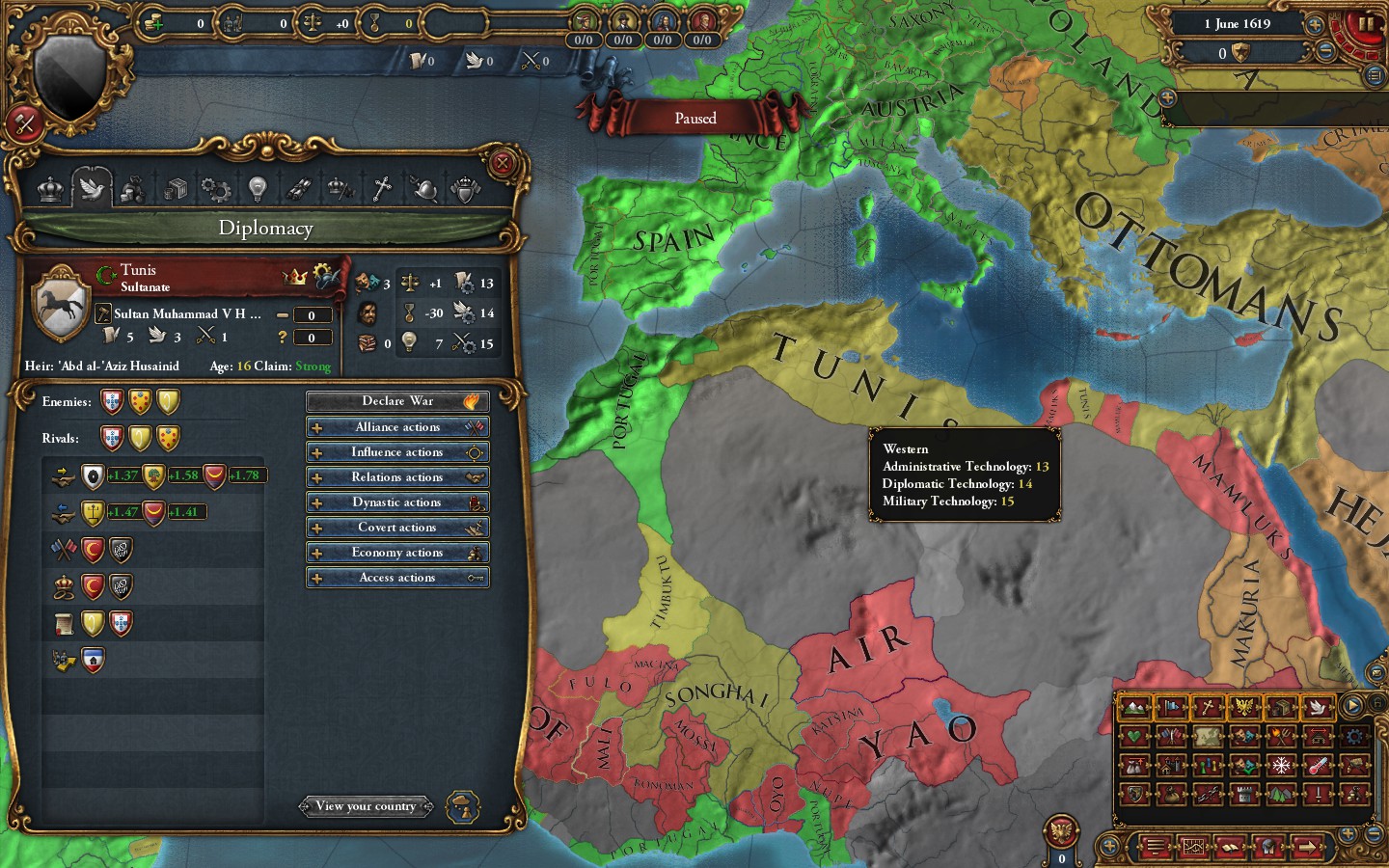Open the Religion tab with cross icon
This screenshot has height=868, width=1389.
click(x=381, y=189)
